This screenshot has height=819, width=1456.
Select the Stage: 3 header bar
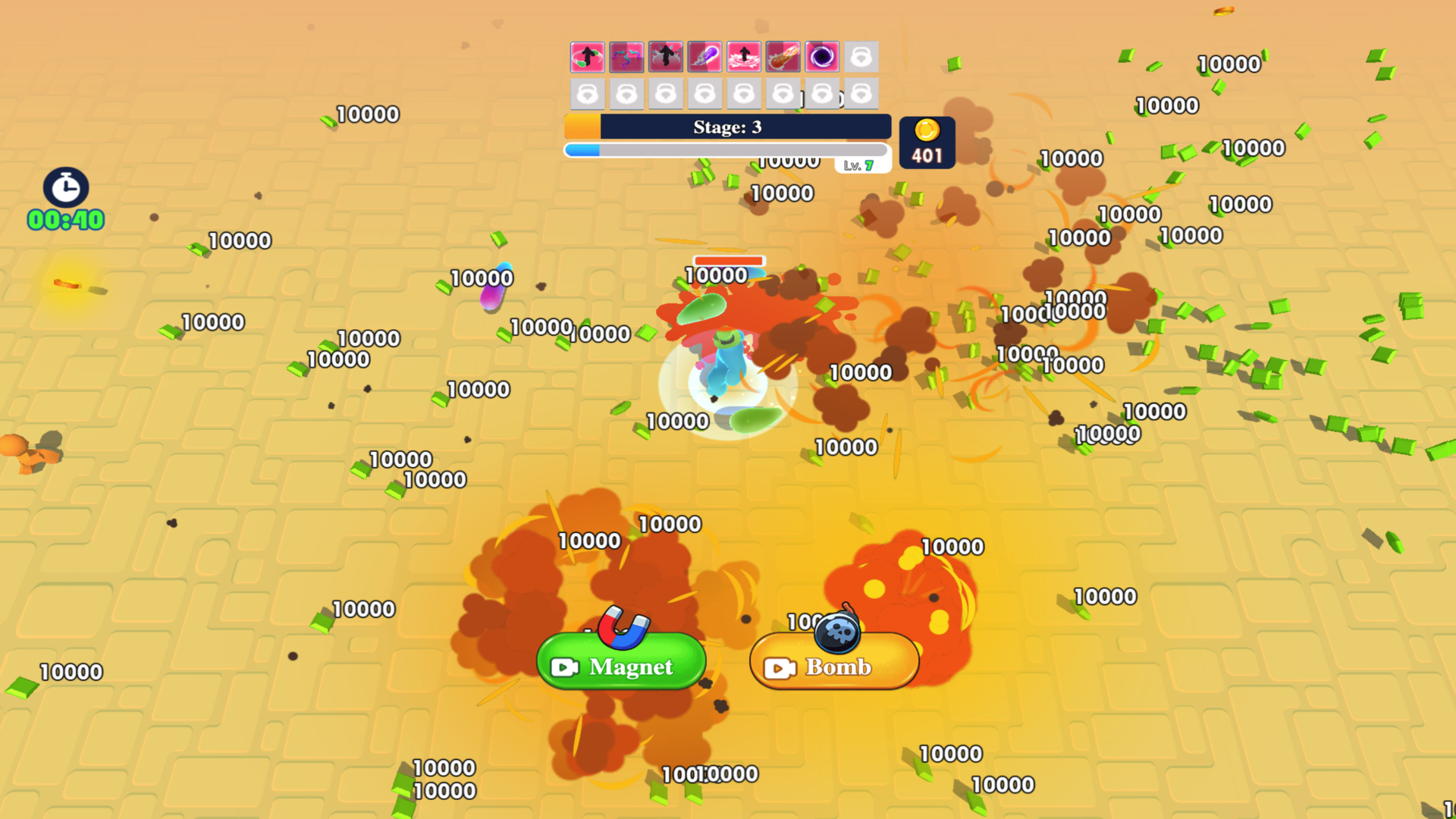[726, 127]
